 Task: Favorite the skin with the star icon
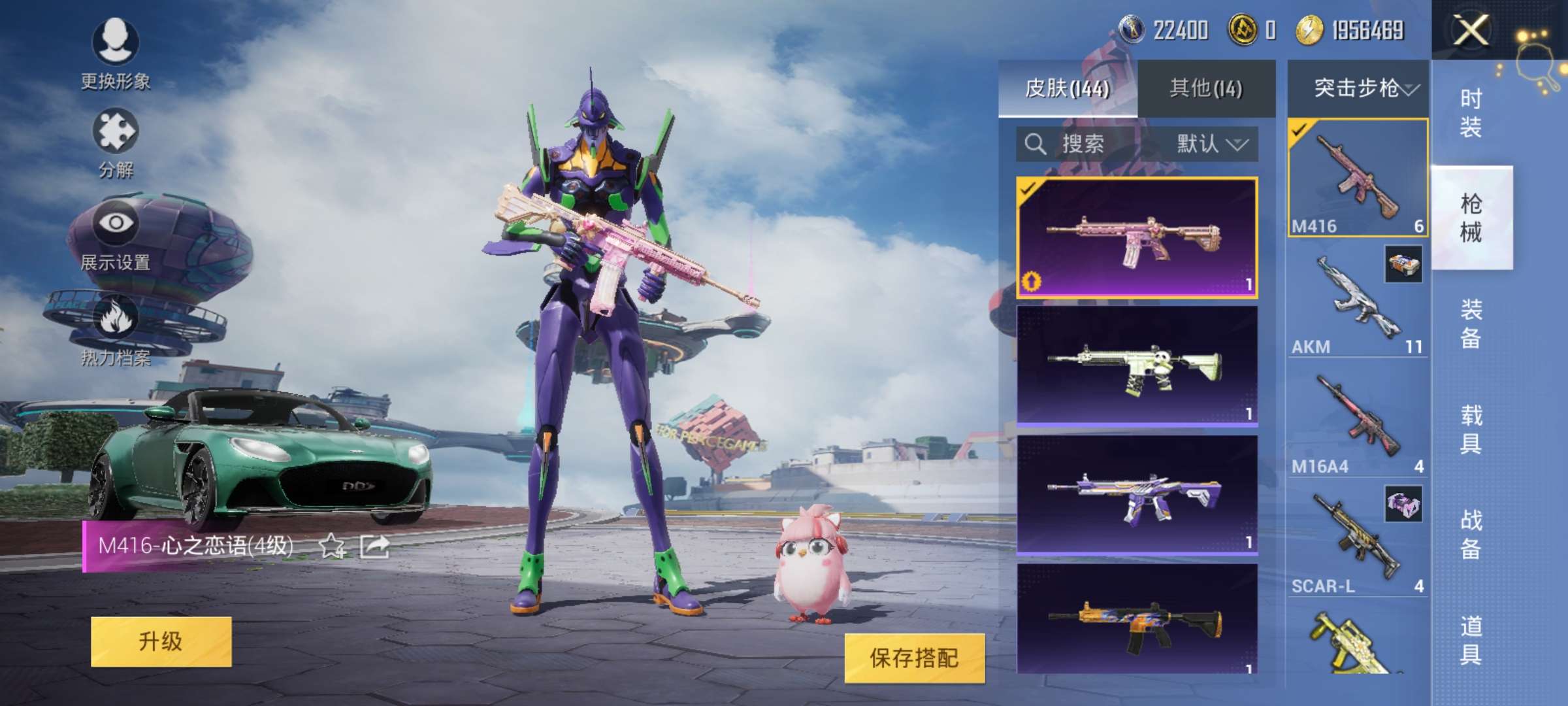coord(332,546)
